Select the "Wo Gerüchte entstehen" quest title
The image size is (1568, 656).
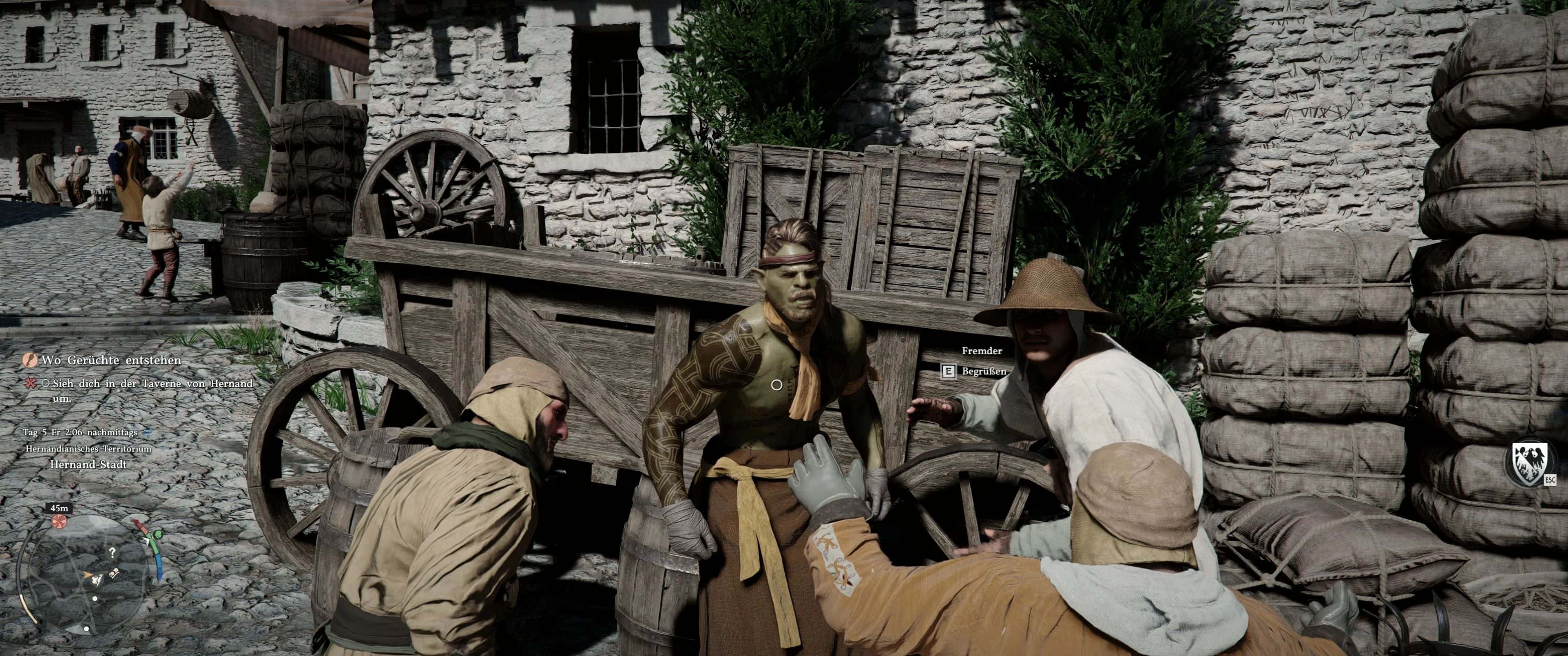[x=111, y=361]
